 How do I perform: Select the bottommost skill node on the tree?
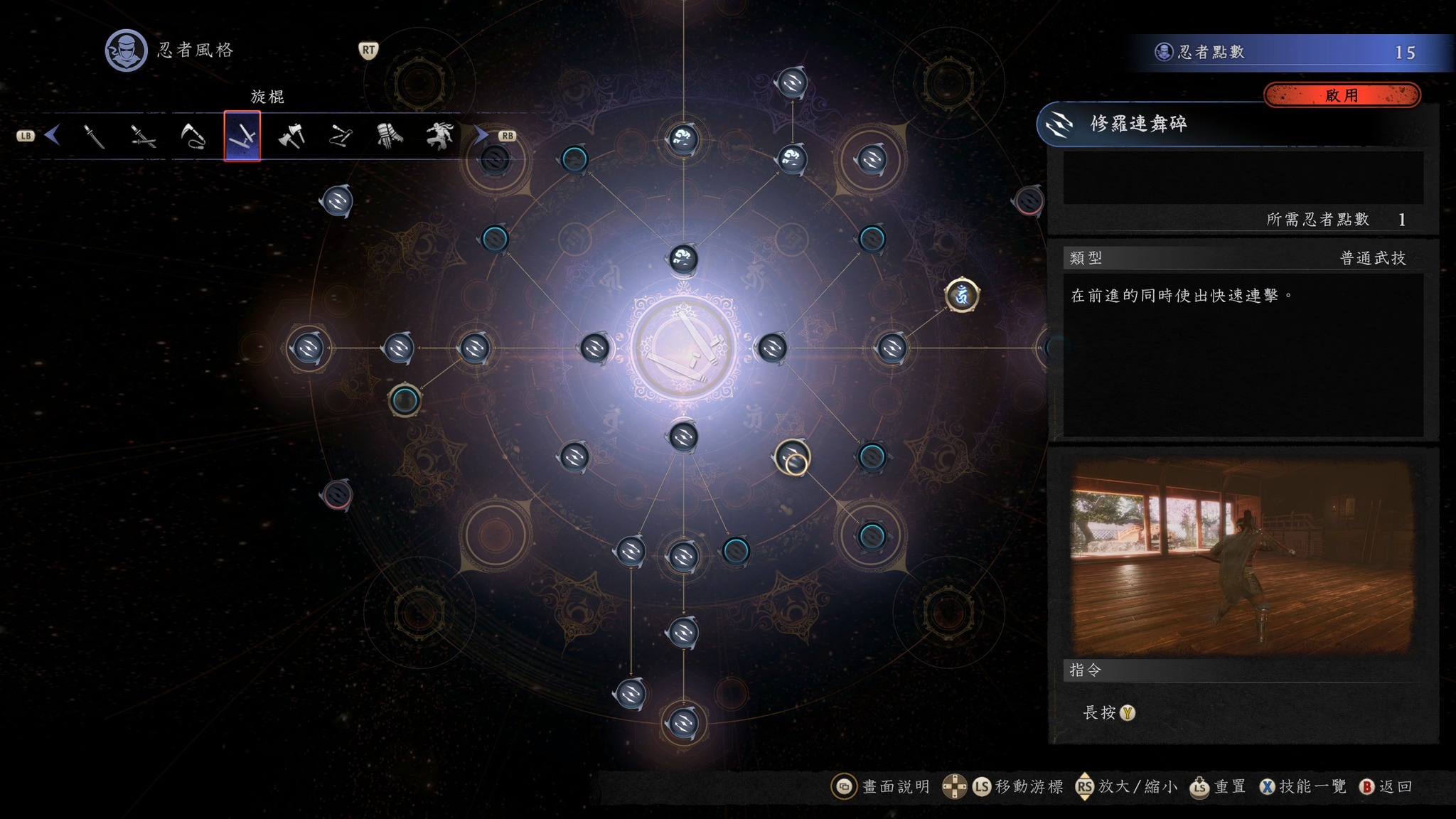pyautogui.click(x=683, y=723)
